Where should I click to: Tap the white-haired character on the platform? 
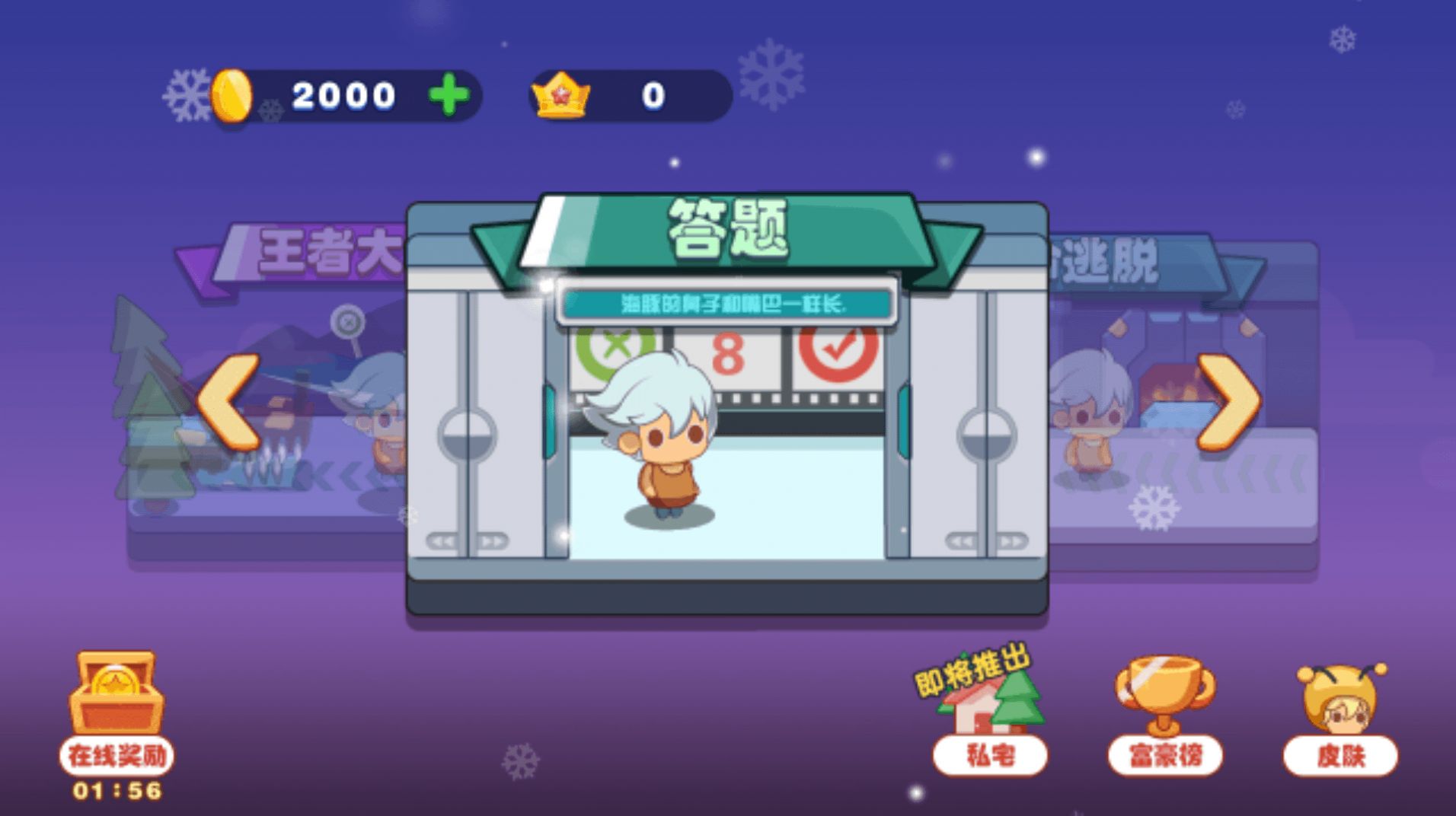click(666, 449)
